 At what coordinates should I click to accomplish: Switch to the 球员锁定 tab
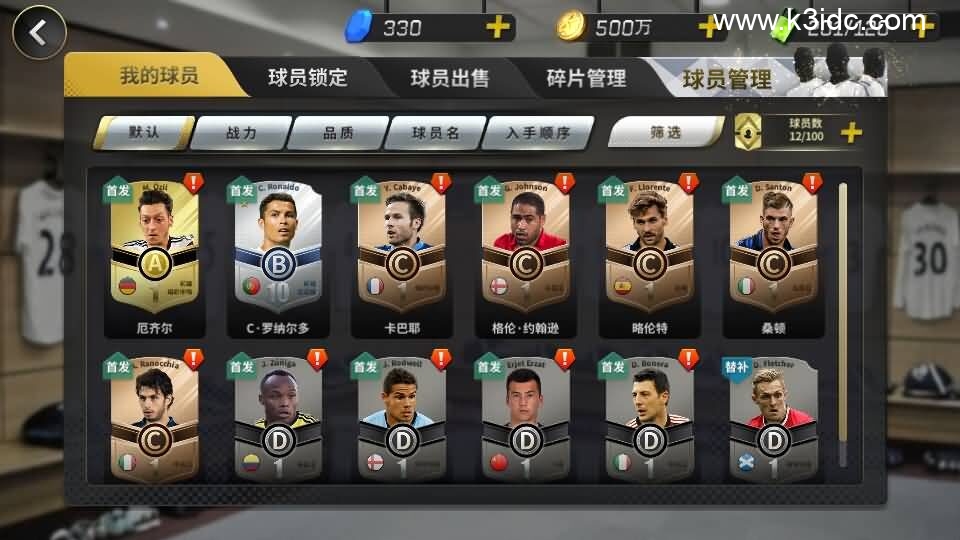pyautogui.click(x=307, y=78)
